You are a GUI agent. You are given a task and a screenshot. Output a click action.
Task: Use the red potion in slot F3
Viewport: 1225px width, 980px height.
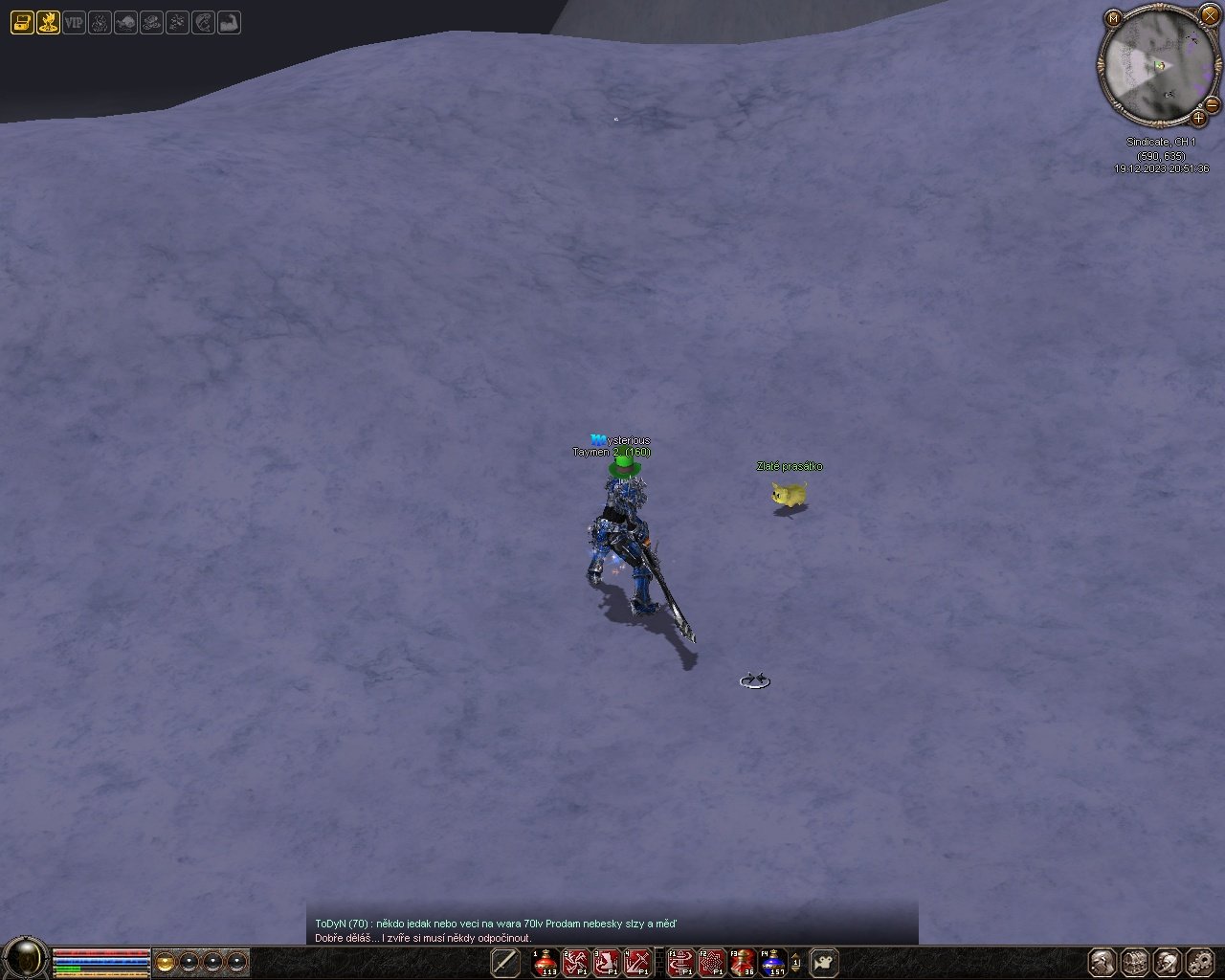[743, 962]
